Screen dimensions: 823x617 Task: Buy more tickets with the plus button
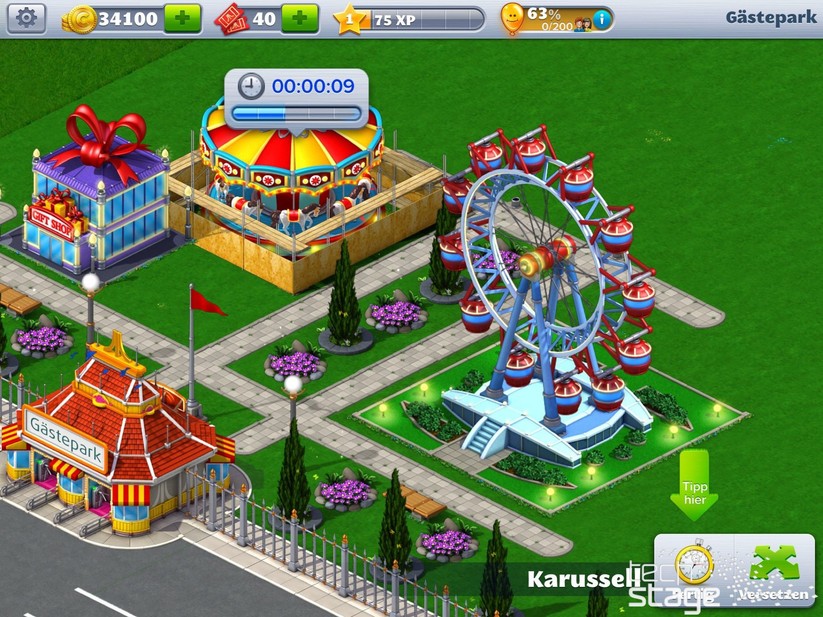pyautogui.click(x=299, y=18)
